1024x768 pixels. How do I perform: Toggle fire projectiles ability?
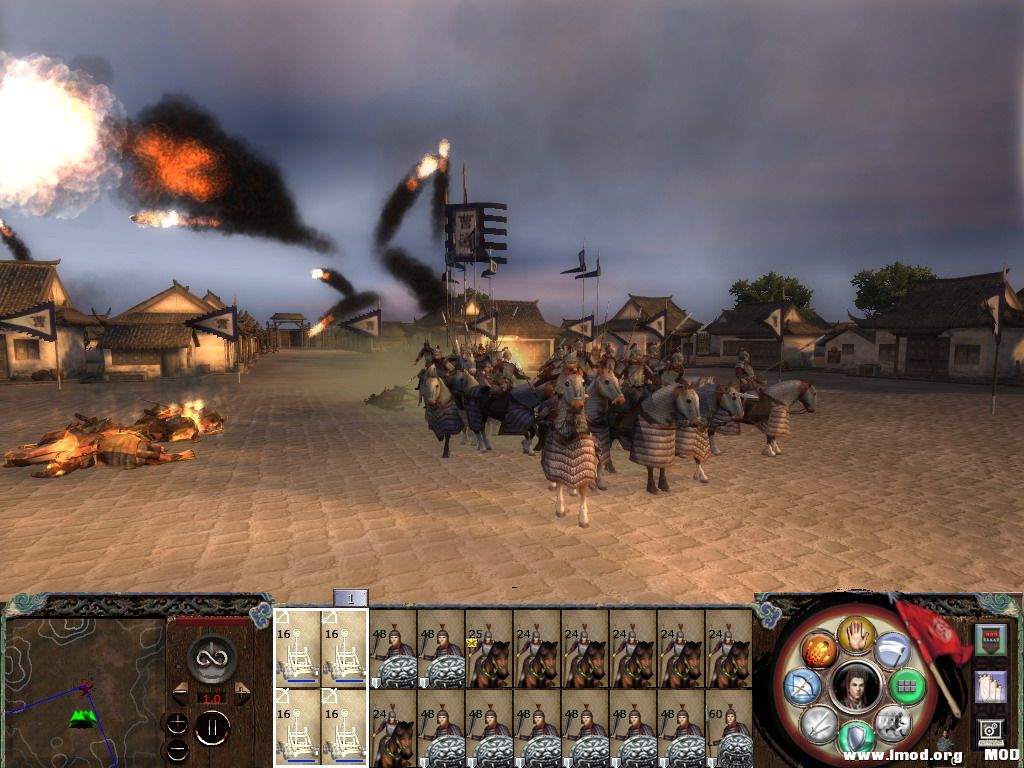(x=819, y=651)
